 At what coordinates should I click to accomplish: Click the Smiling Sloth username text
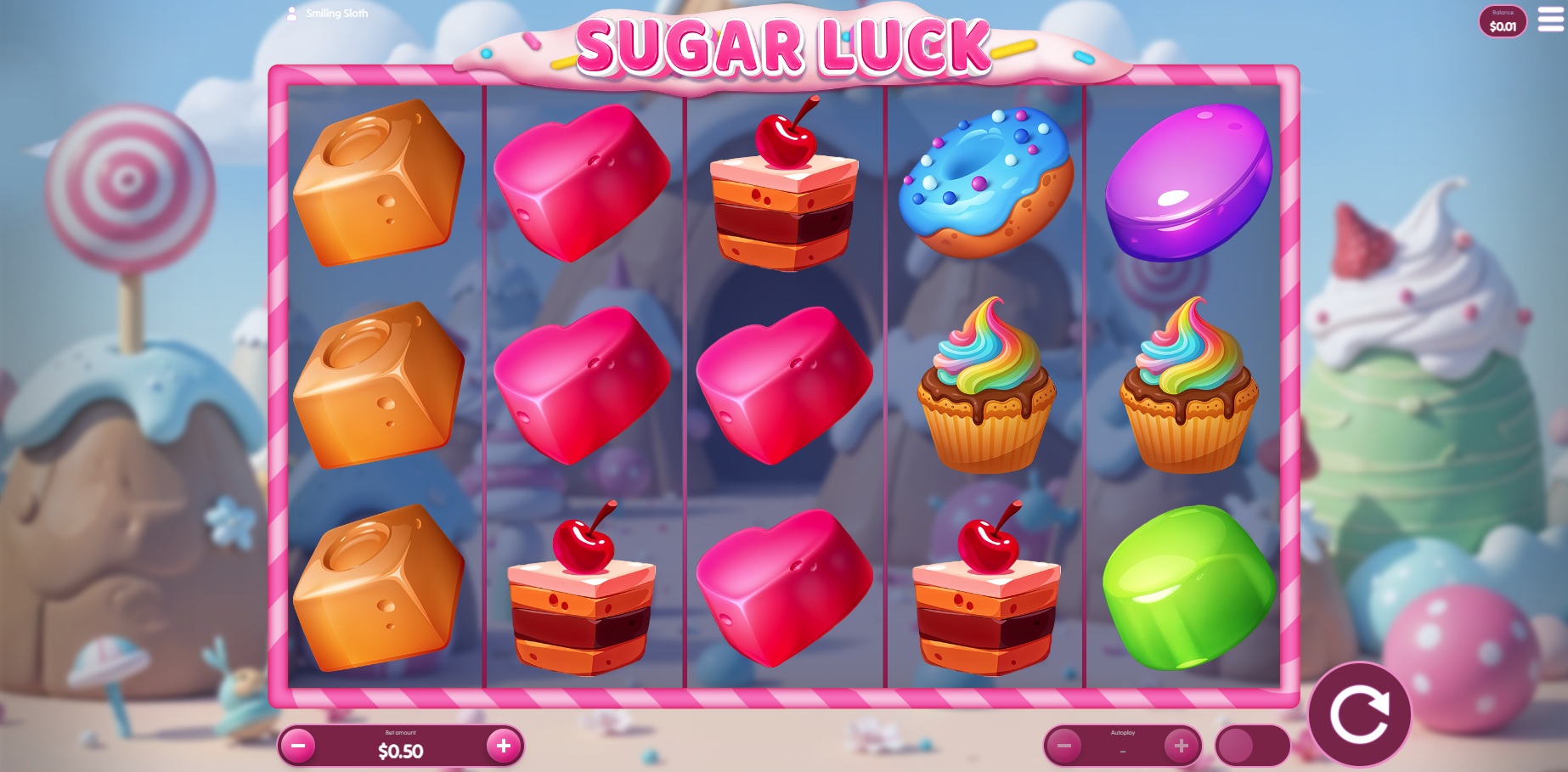(x=336, y=12)
